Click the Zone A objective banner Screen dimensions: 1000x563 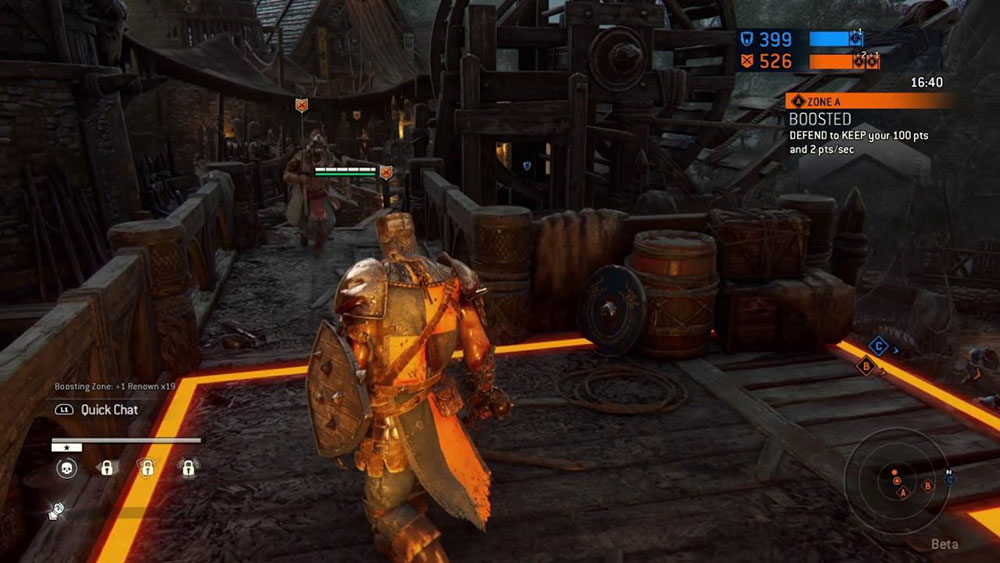870,101
